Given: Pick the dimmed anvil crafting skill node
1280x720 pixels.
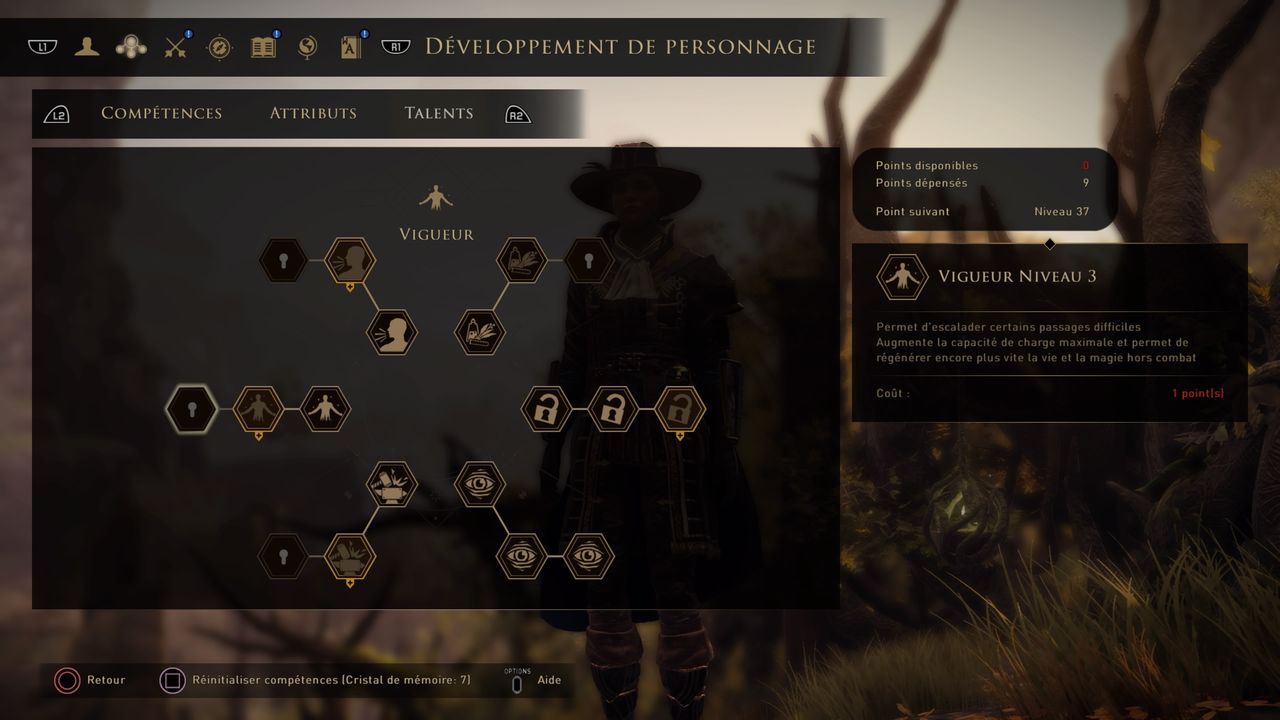Looking at the screenshot, I should (350, 556).
